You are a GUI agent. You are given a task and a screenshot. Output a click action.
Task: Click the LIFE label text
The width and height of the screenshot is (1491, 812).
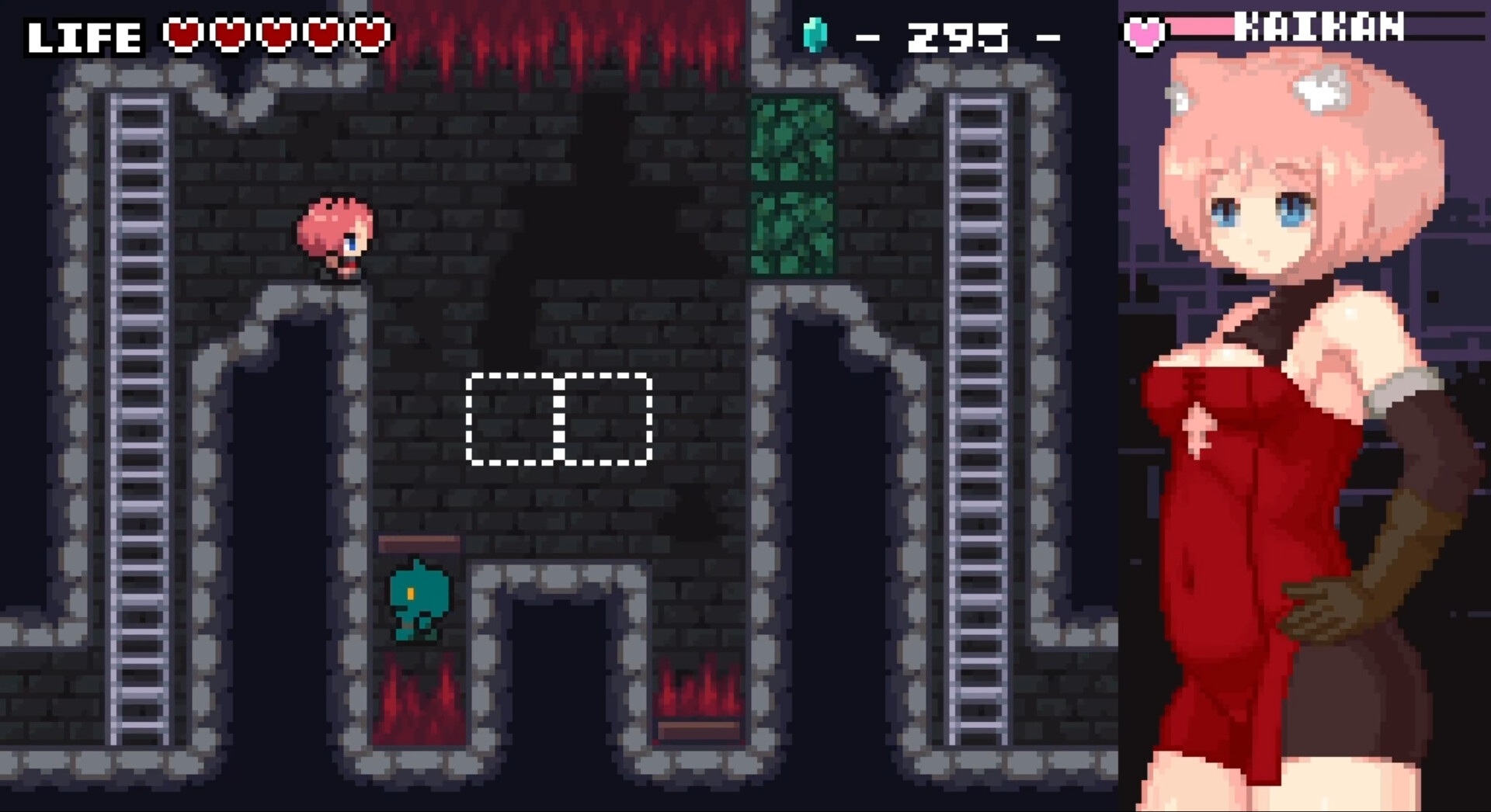point(84,33)
